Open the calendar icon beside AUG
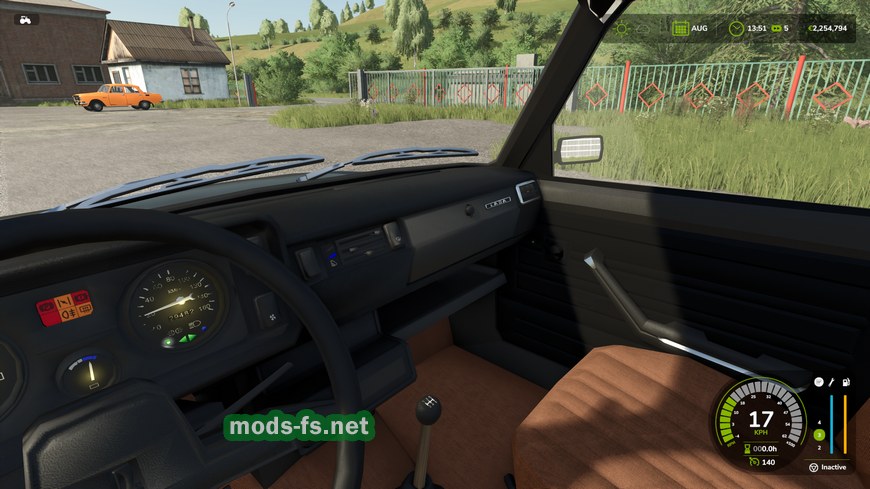This screenshot has height=489, width=870. coord(678,28)
